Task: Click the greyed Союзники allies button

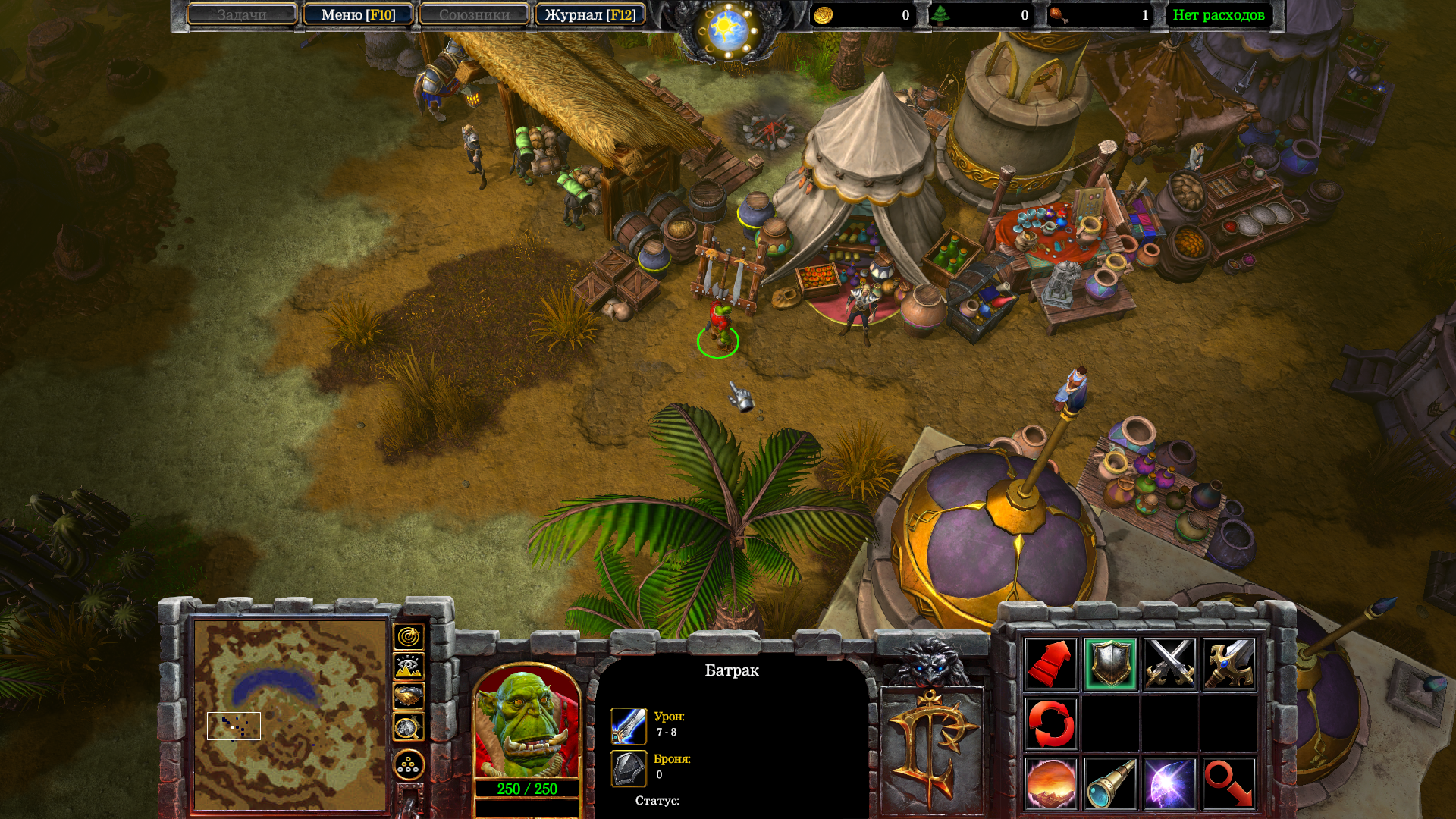Action: 474,14
